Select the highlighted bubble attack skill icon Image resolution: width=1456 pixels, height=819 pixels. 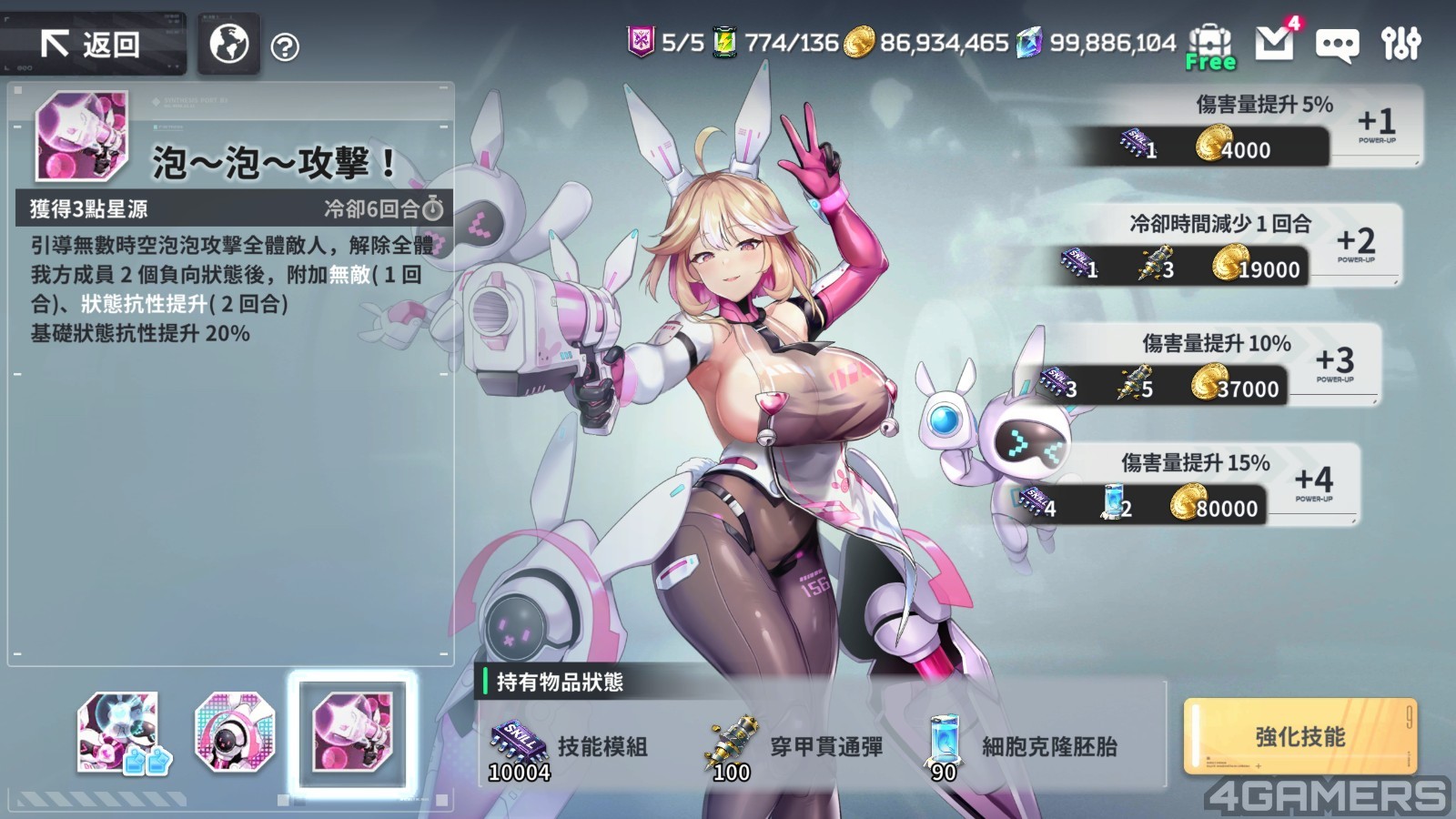coord(352,731)
